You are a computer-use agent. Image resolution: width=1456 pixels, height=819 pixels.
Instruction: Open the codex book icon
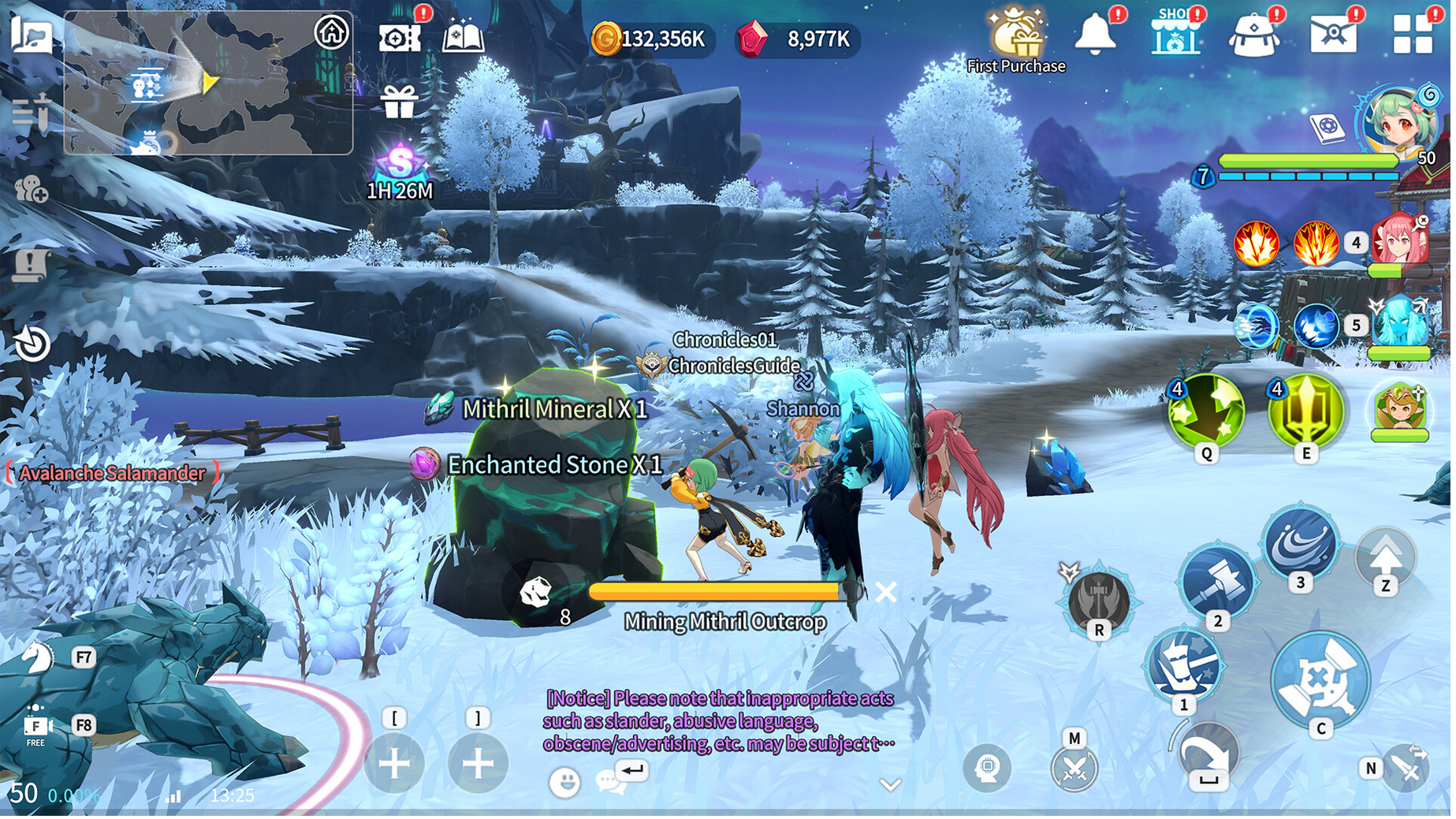click(x=463, y=37)
